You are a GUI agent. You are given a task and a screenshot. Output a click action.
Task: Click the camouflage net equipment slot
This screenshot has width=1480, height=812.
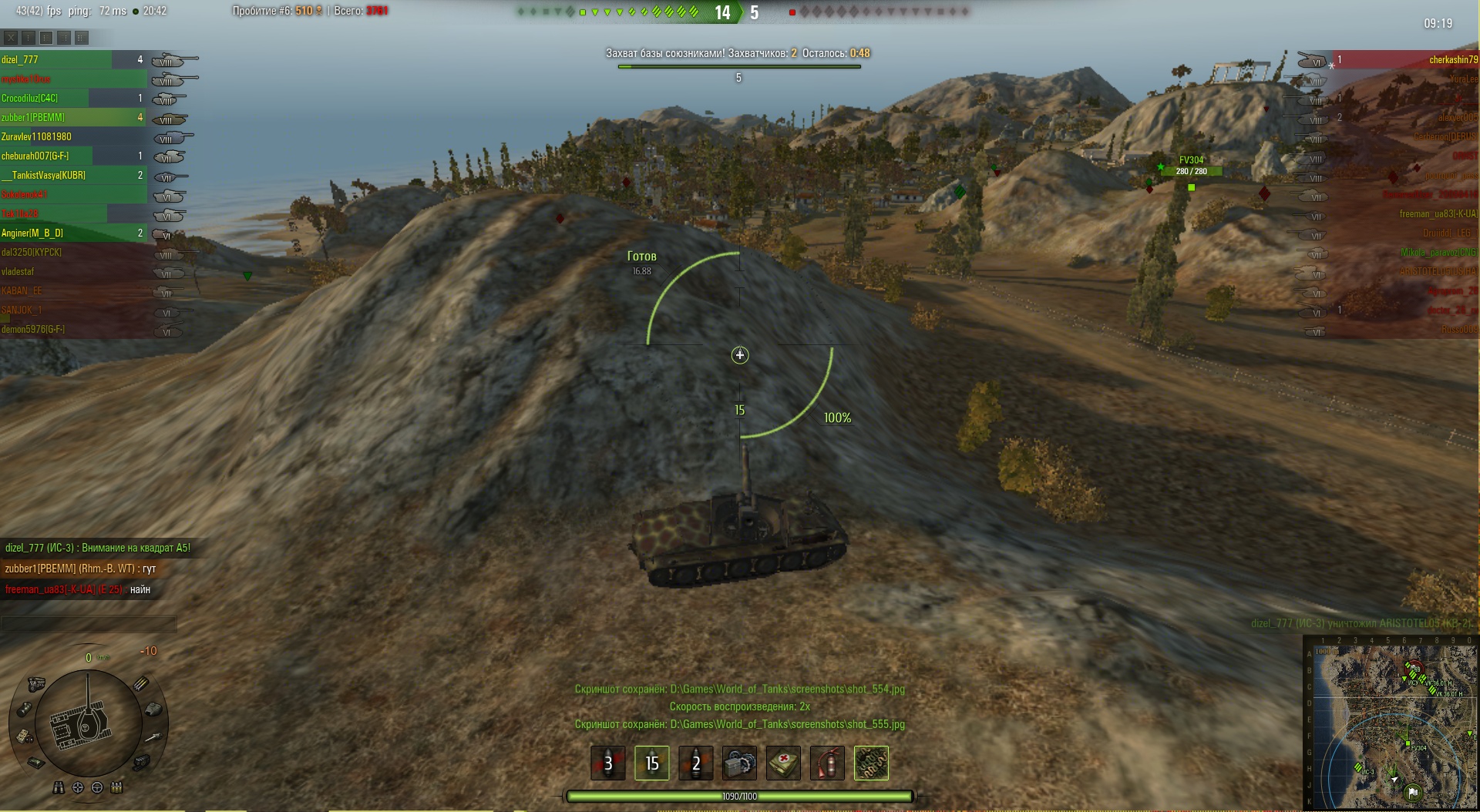click(x=871, y=763)
